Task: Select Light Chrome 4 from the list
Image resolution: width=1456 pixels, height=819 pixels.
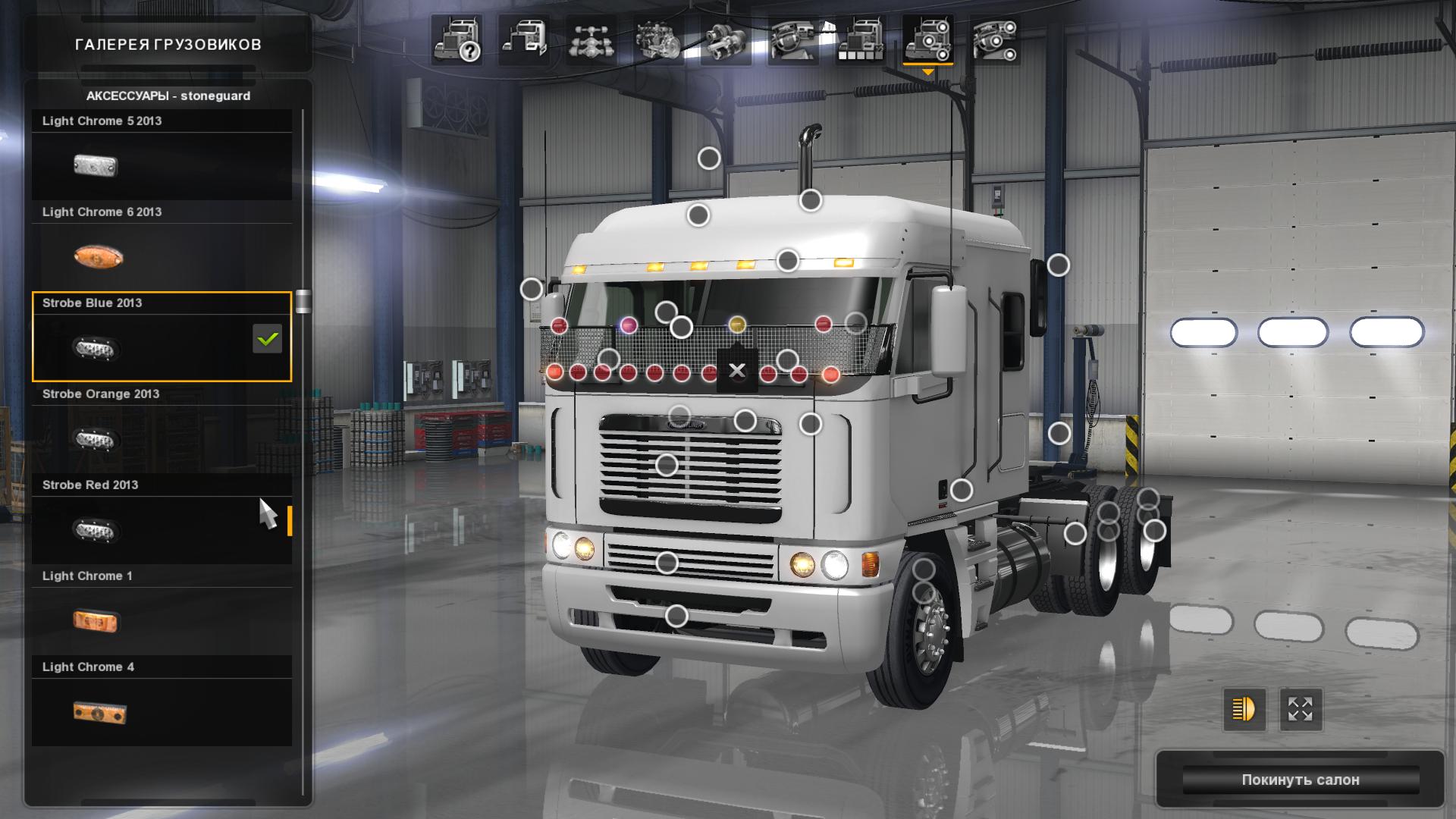Action: (162, 701)
